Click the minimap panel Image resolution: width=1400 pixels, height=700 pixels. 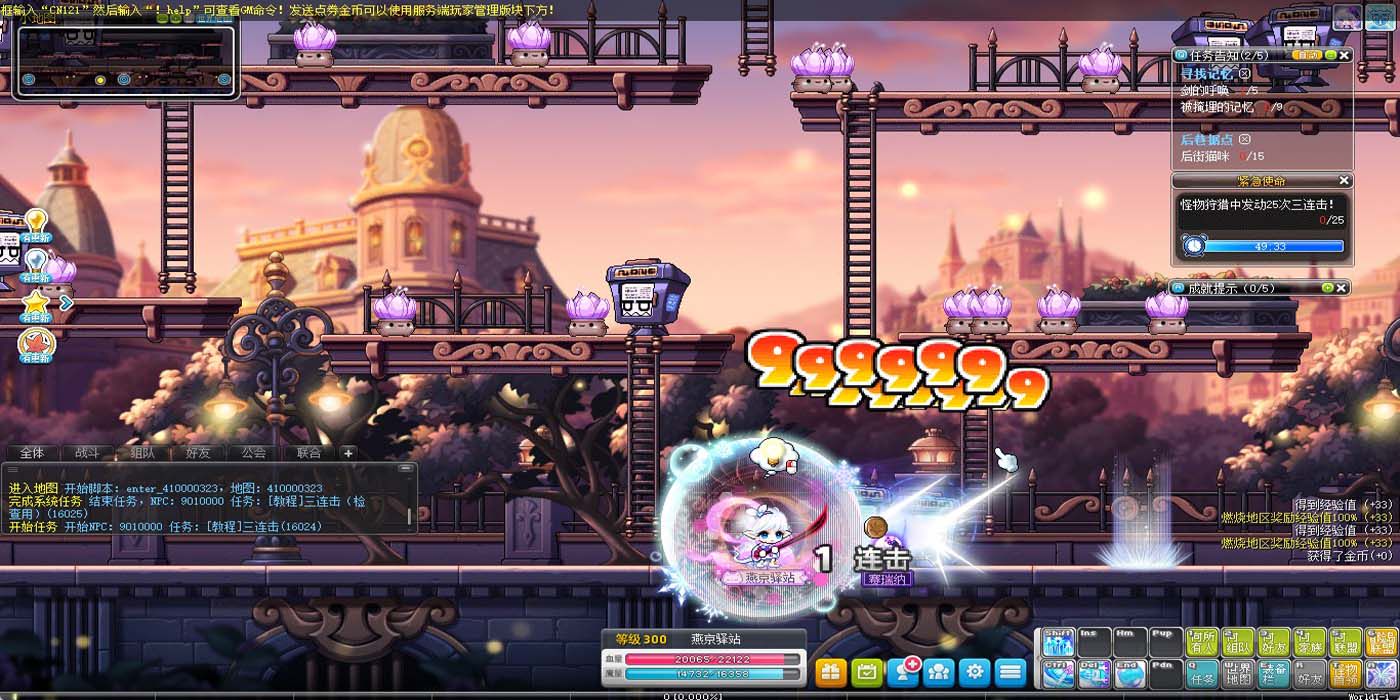pos(126,62)
